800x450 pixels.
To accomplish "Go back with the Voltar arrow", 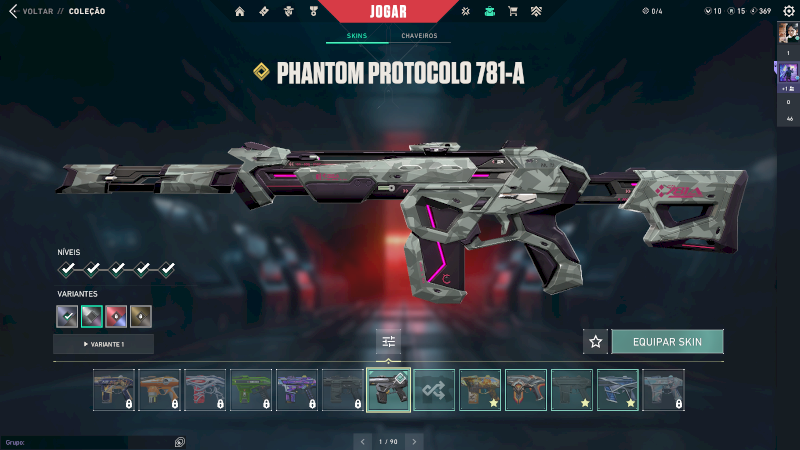I will [x=13, y=11].
